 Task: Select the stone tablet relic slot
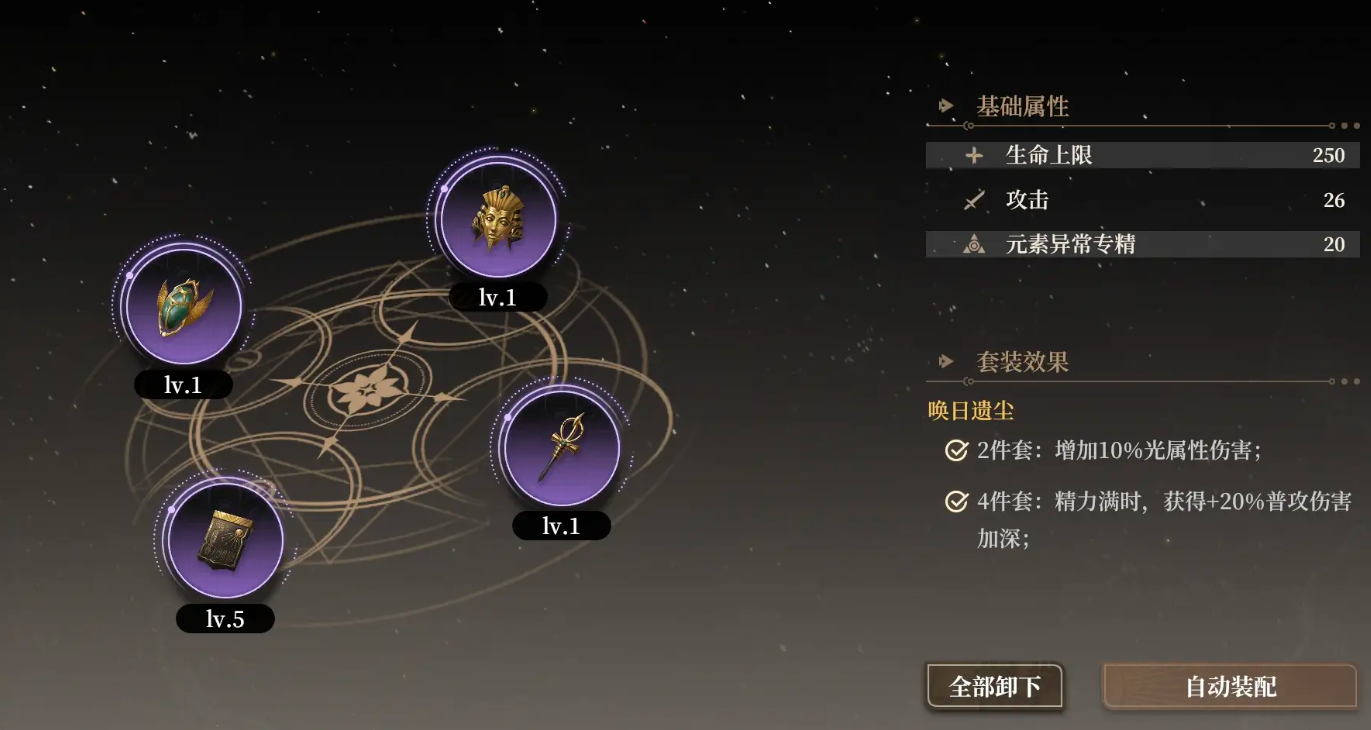click(x=225, y=540)
